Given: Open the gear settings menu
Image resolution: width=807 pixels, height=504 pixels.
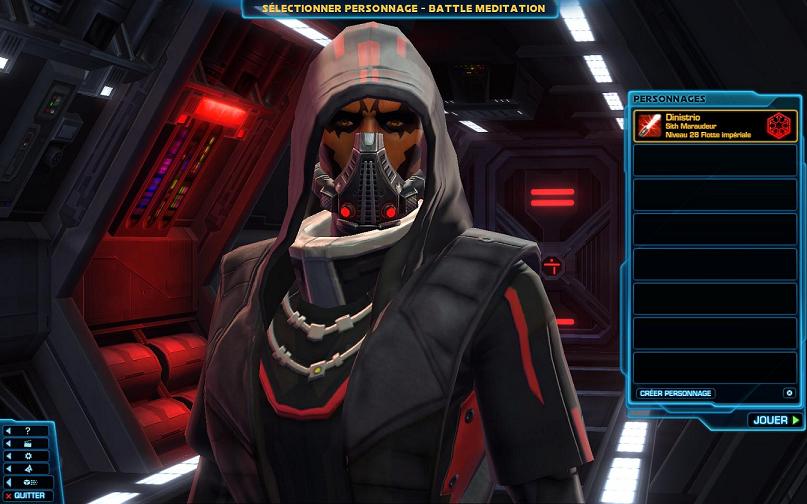Looking at the screenshot, I should tap(27, 455).
